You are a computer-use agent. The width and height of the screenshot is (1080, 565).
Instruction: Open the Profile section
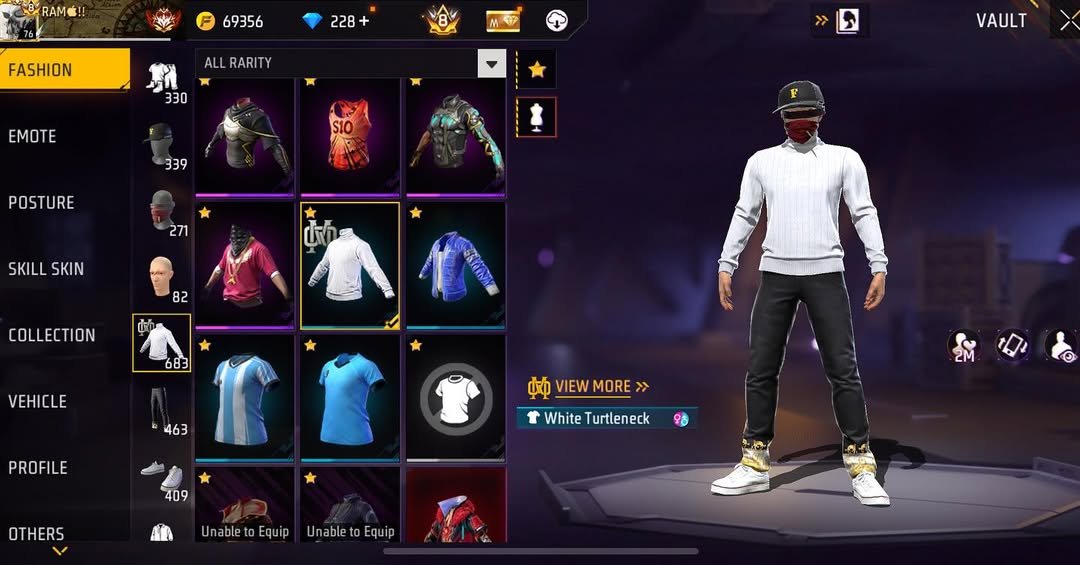pyautogui.click(x=38, y=468)
